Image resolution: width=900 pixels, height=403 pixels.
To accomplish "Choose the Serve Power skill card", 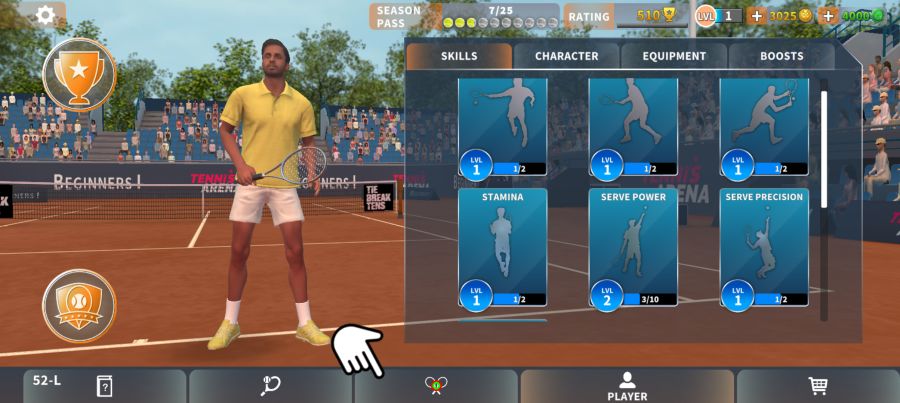I will 633,247.
